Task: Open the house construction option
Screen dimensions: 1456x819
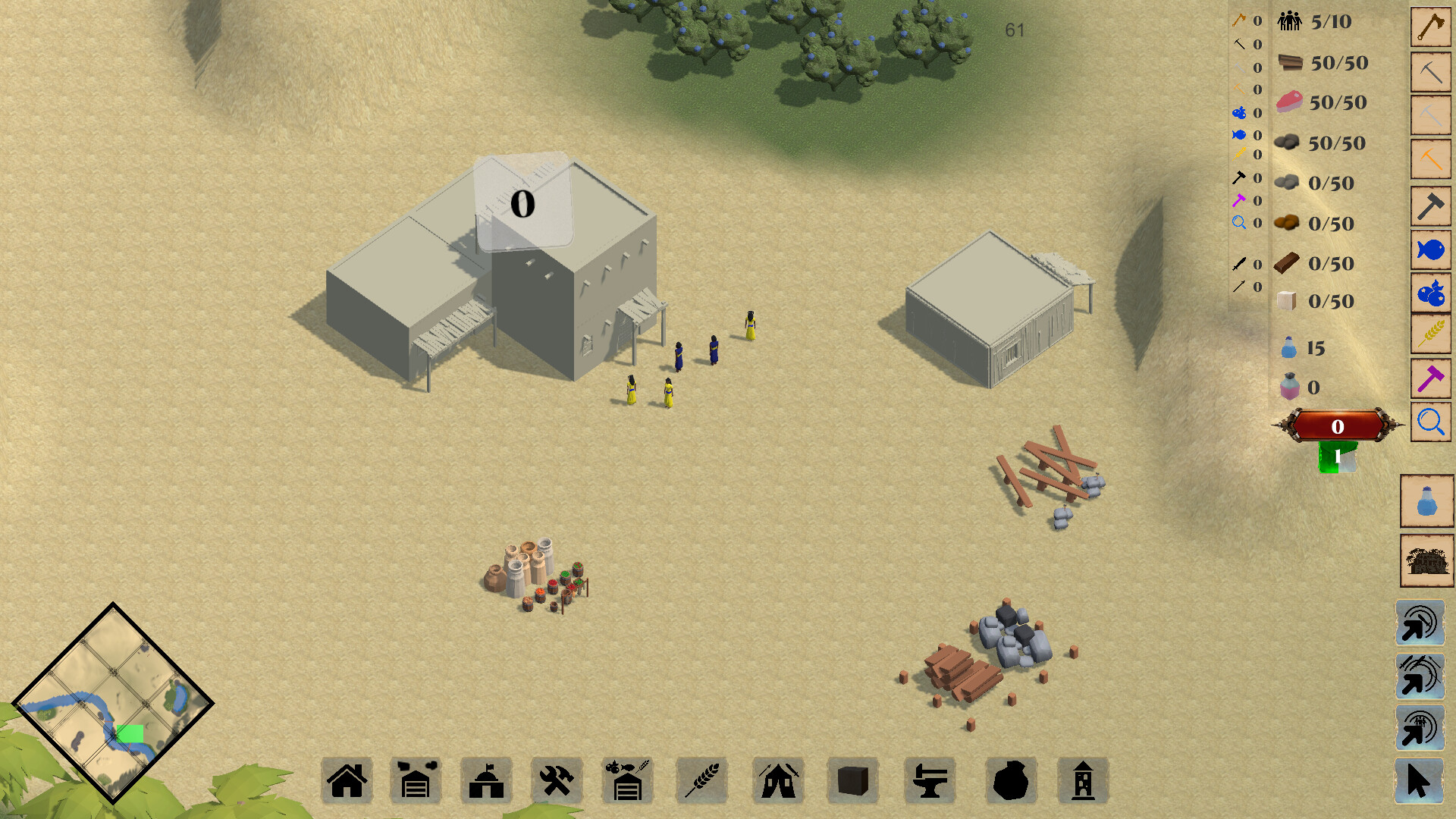Action: click(x=347, y=780)
